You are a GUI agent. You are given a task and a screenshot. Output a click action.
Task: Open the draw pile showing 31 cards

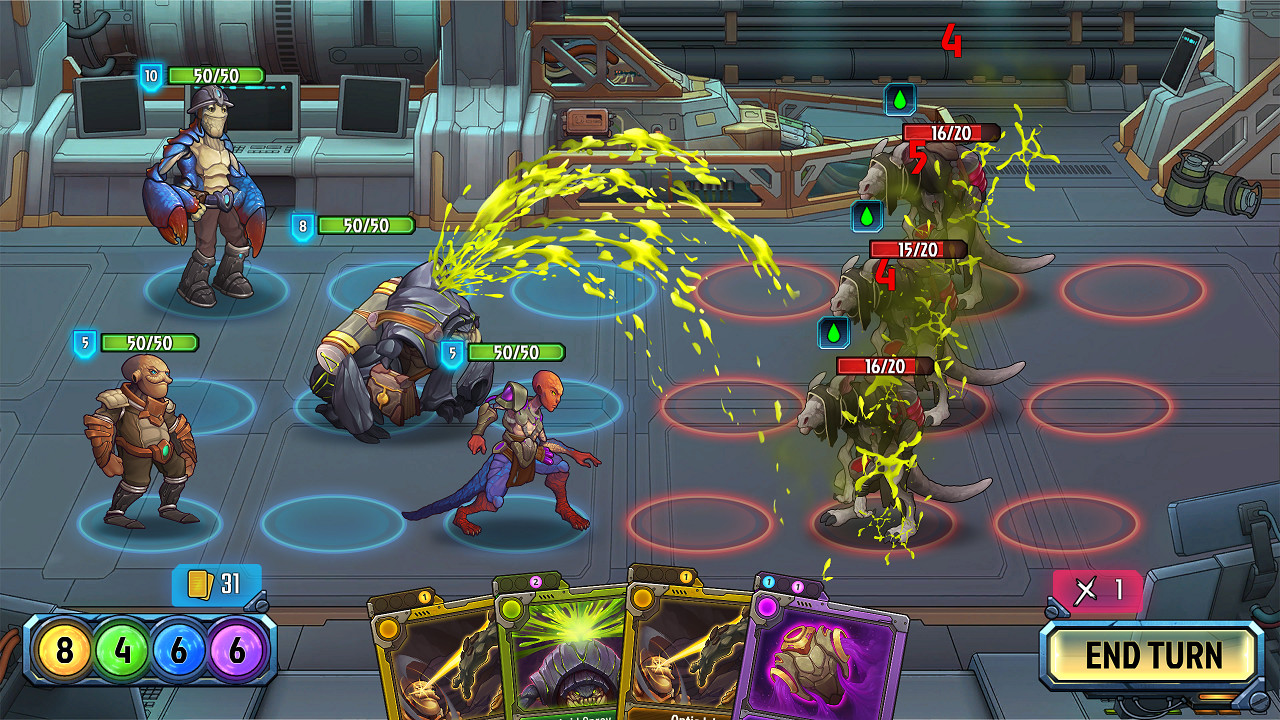(217, 584)
